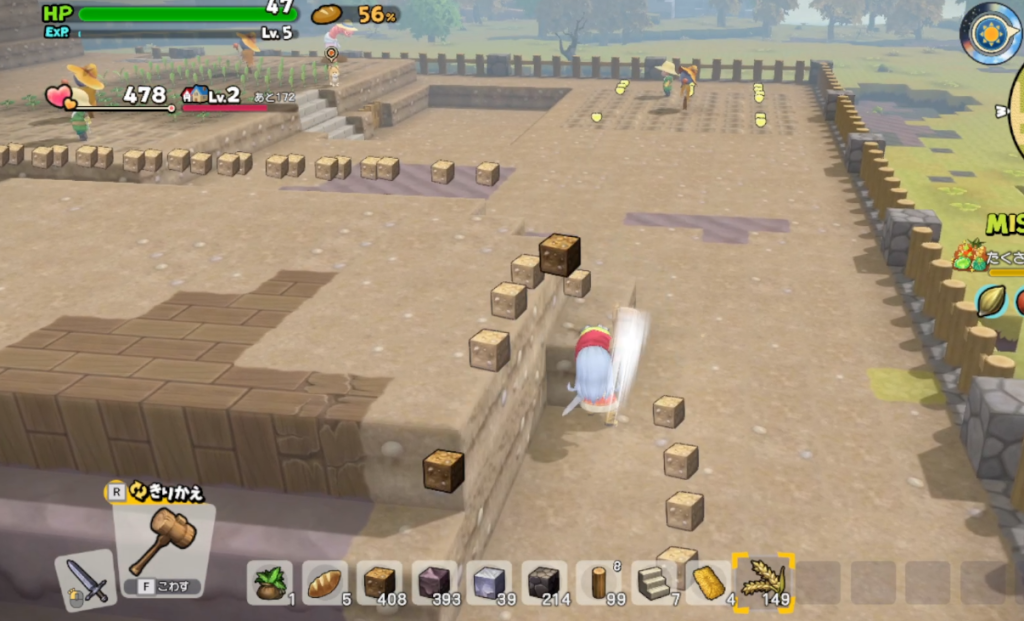Choose the dark stone block stack of 214
The width and height of the screenshot is (1024, 621).
pyautogui.click(x=543, y=582)
